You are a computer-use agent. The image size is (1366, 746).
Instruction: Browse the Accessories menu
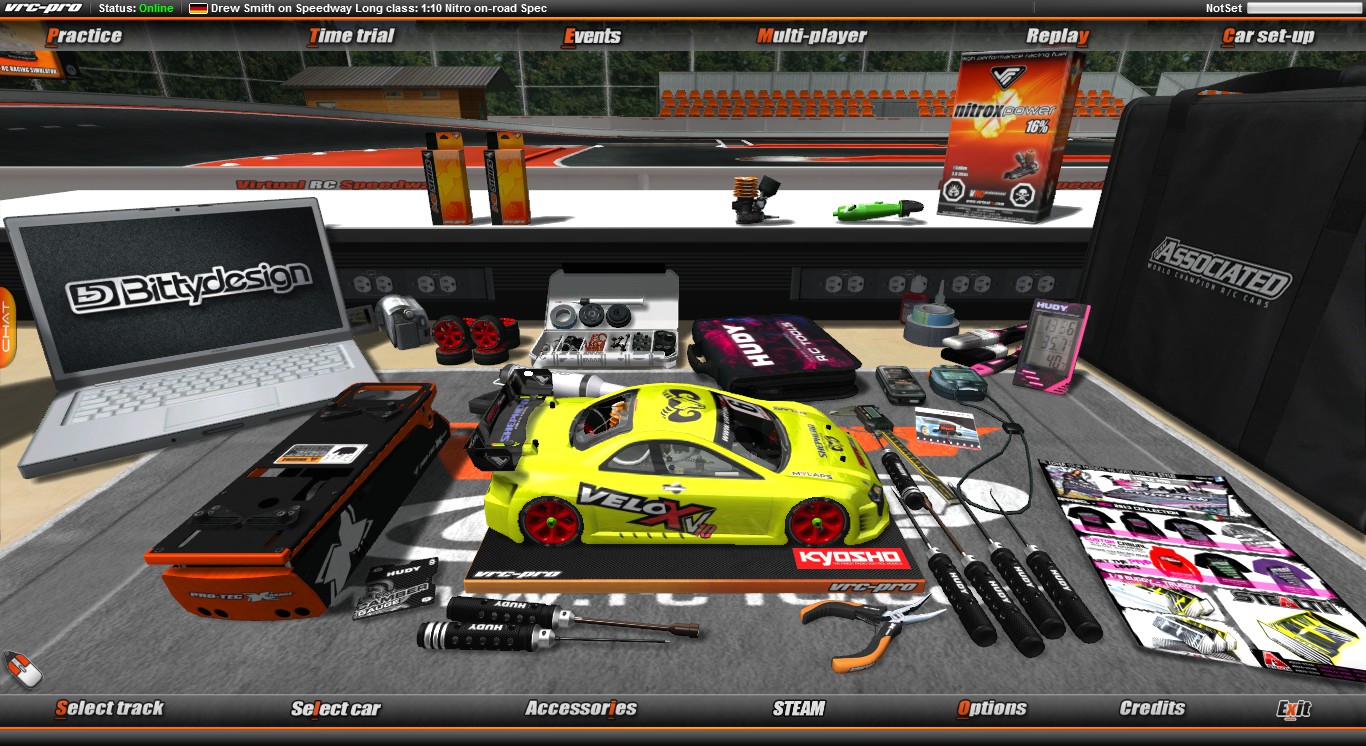pos(581,708)
